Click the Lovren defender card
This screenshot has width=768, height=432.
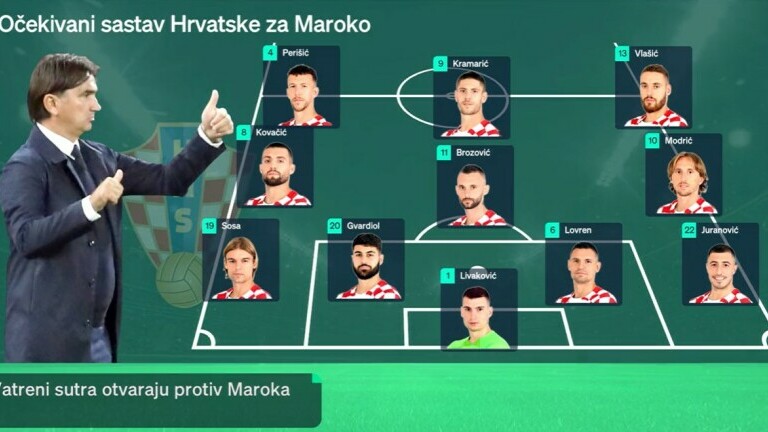click(584, 263)
